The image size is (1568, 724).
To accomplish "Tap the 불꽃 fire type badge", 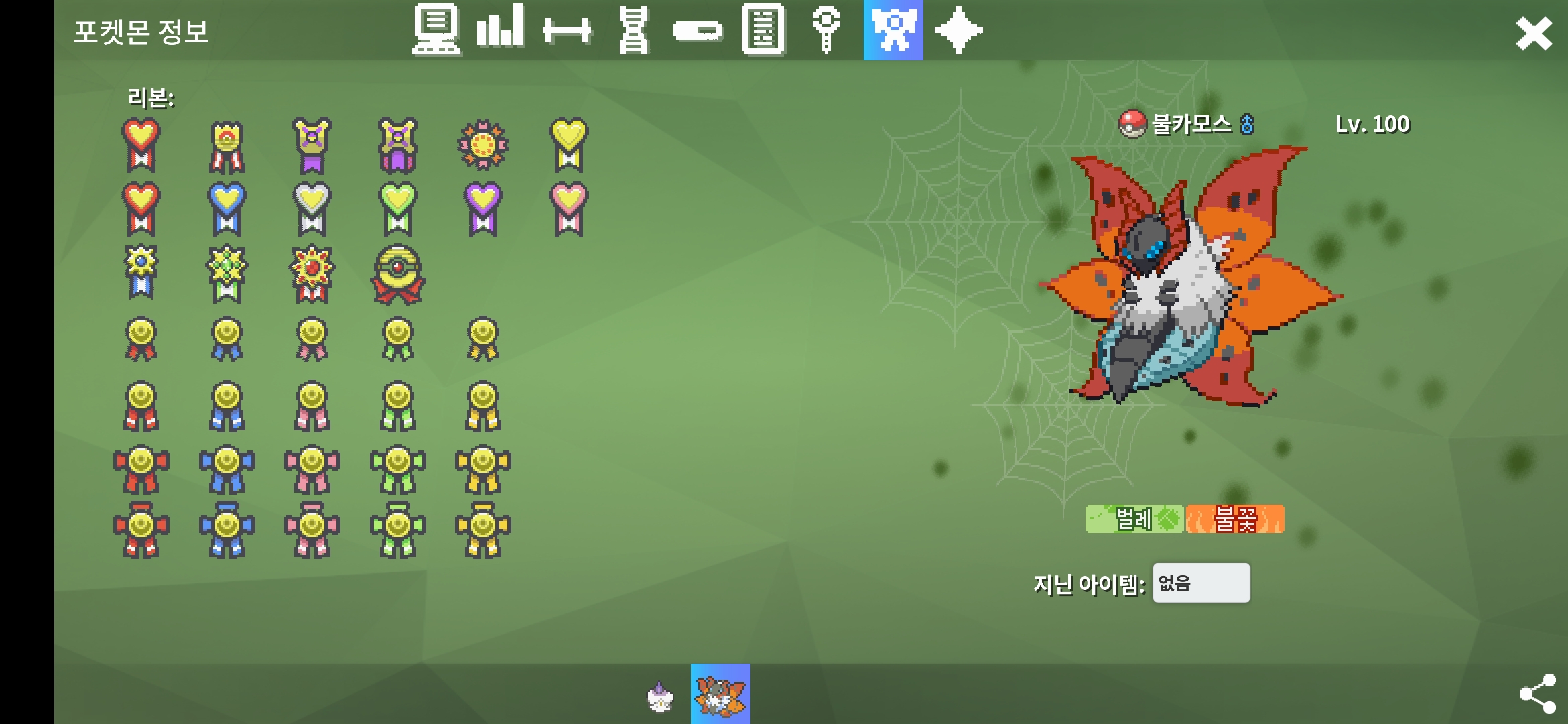I will 1235,519.
